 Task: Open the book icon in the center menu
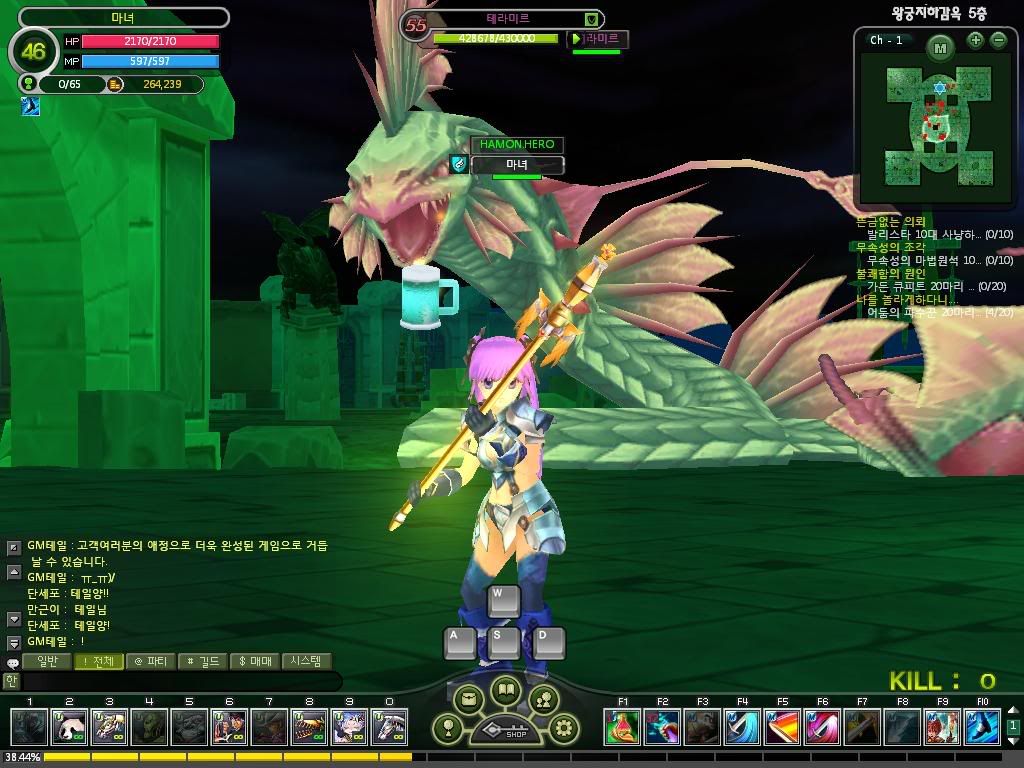(505, 691)
